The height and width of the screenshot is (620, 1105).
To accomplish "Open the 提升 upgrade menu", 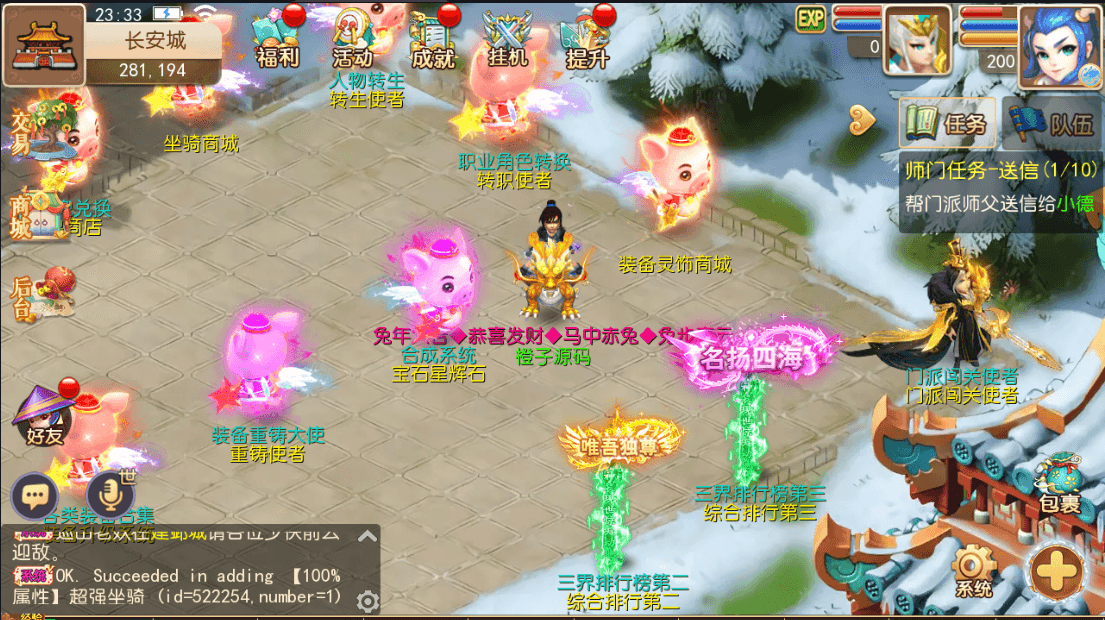I will [x=587, y=38].
